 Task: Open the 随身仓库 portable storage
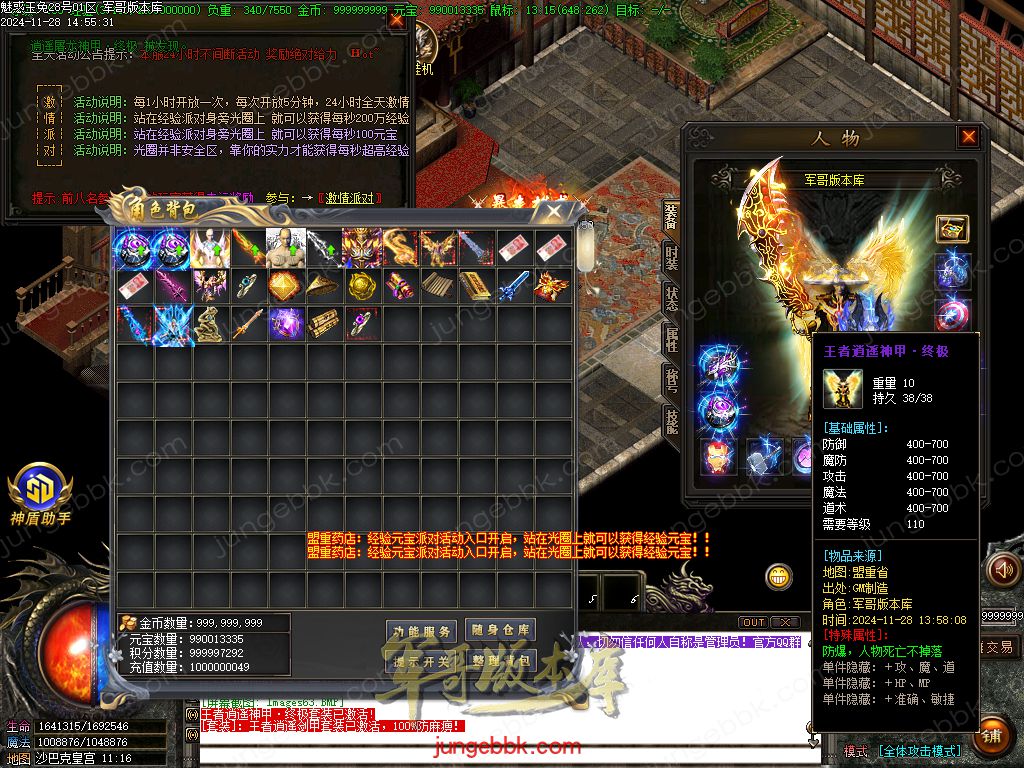501,630
